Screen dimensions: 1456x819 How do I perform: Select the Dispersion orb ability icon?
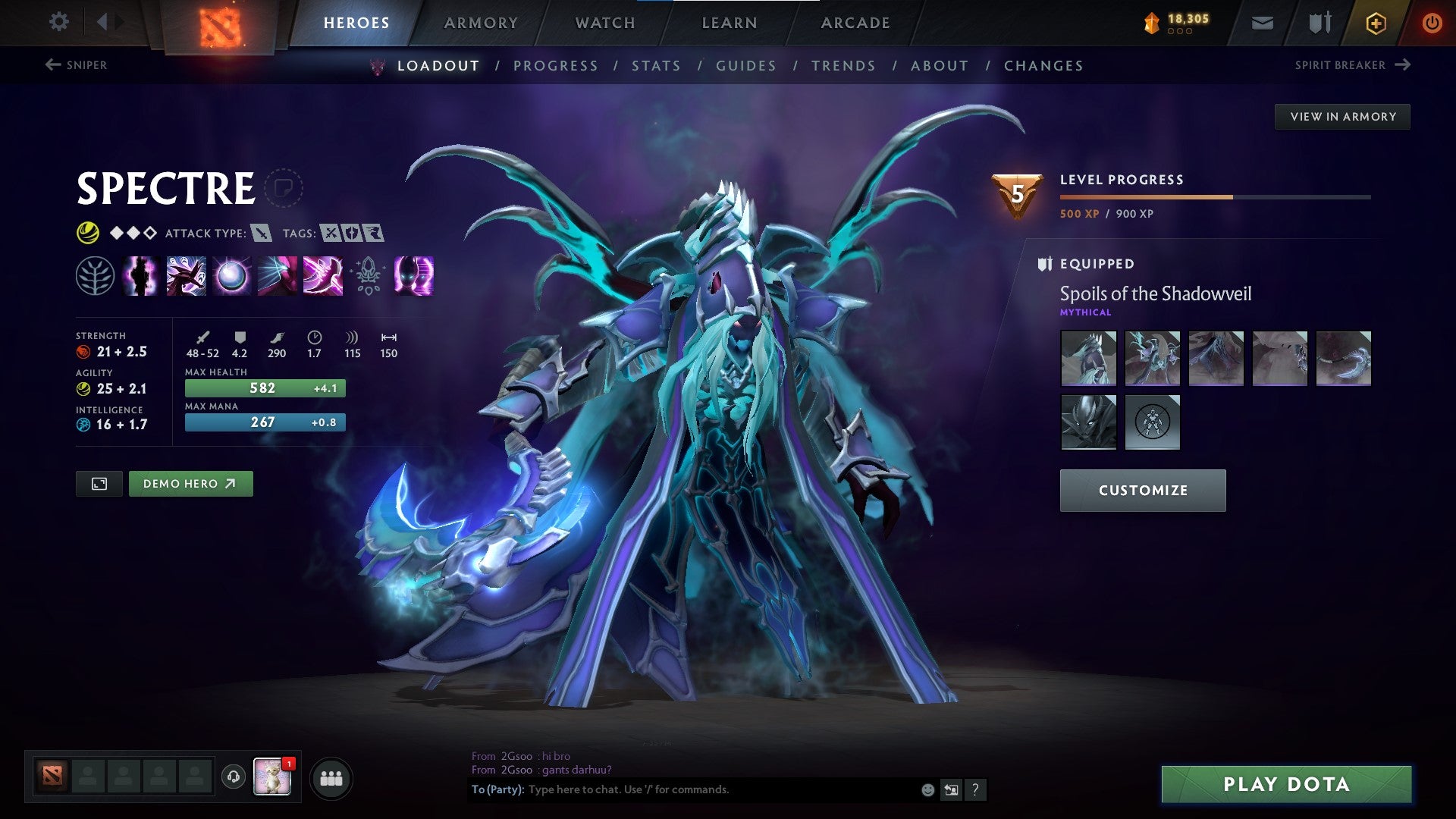tap(233, 278)
